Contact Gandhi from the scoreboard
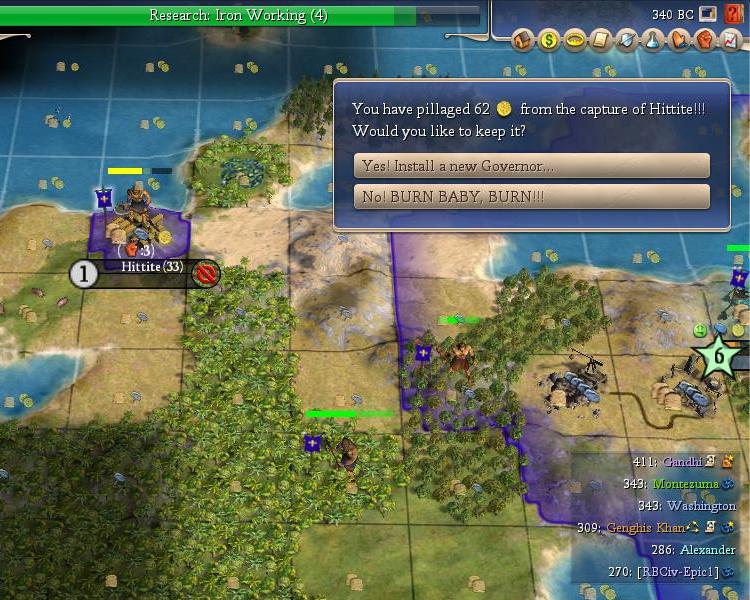The height and width of the screenshot is (600, 750). (681, 462)
